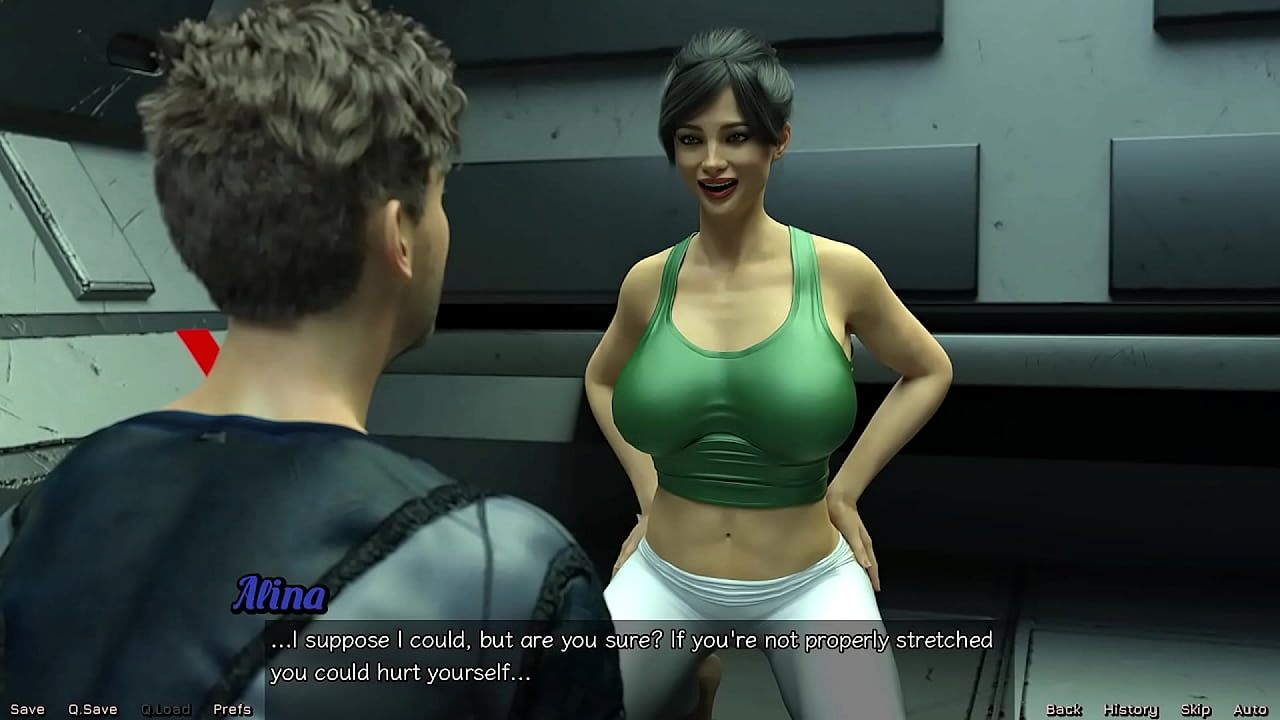Open the Save menu
The height and width of the screenshot is (720, 1280).
(27, 709)
